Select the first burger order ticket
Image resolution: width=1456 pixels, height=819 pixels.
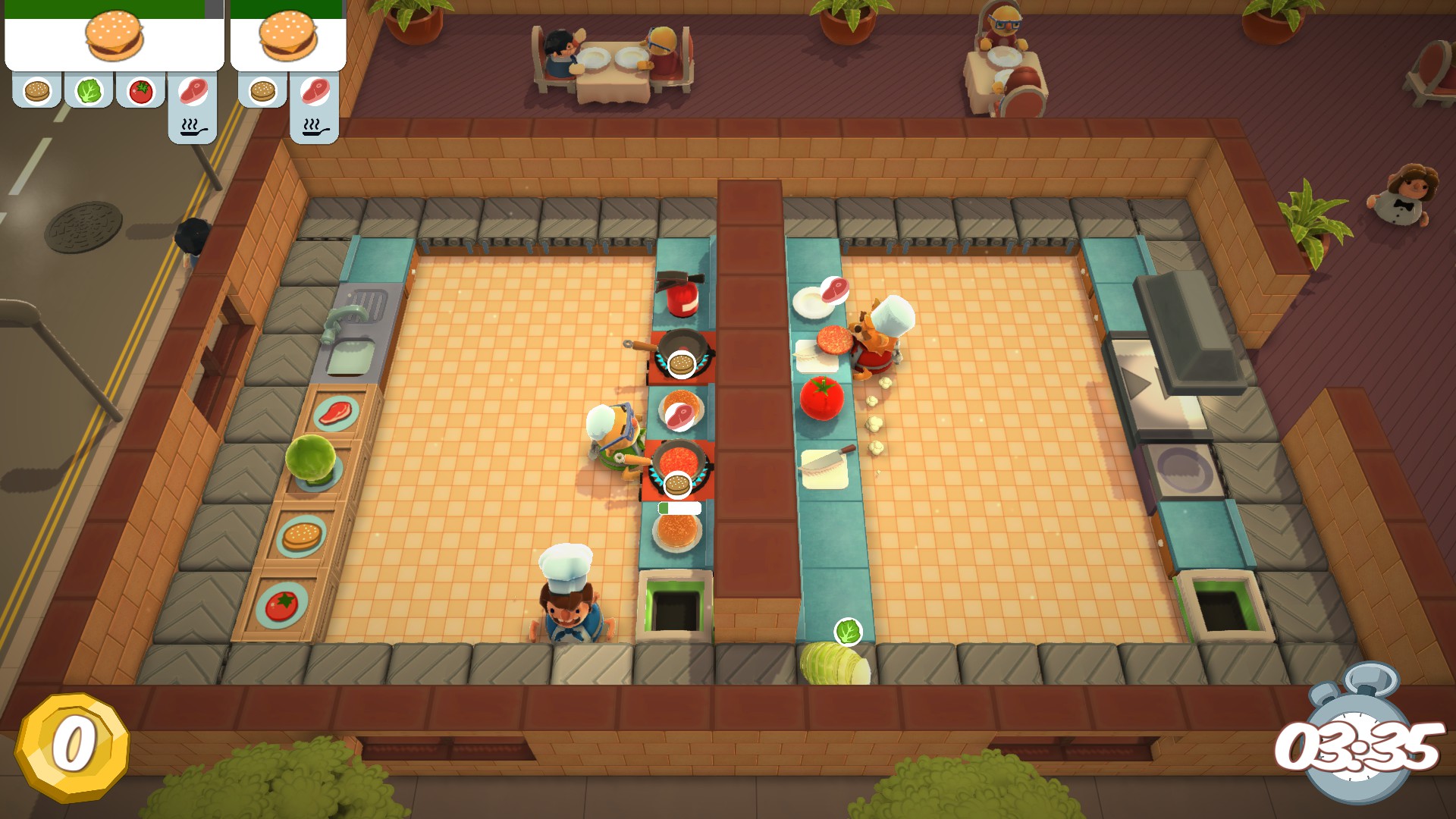(x=114, y=36)
